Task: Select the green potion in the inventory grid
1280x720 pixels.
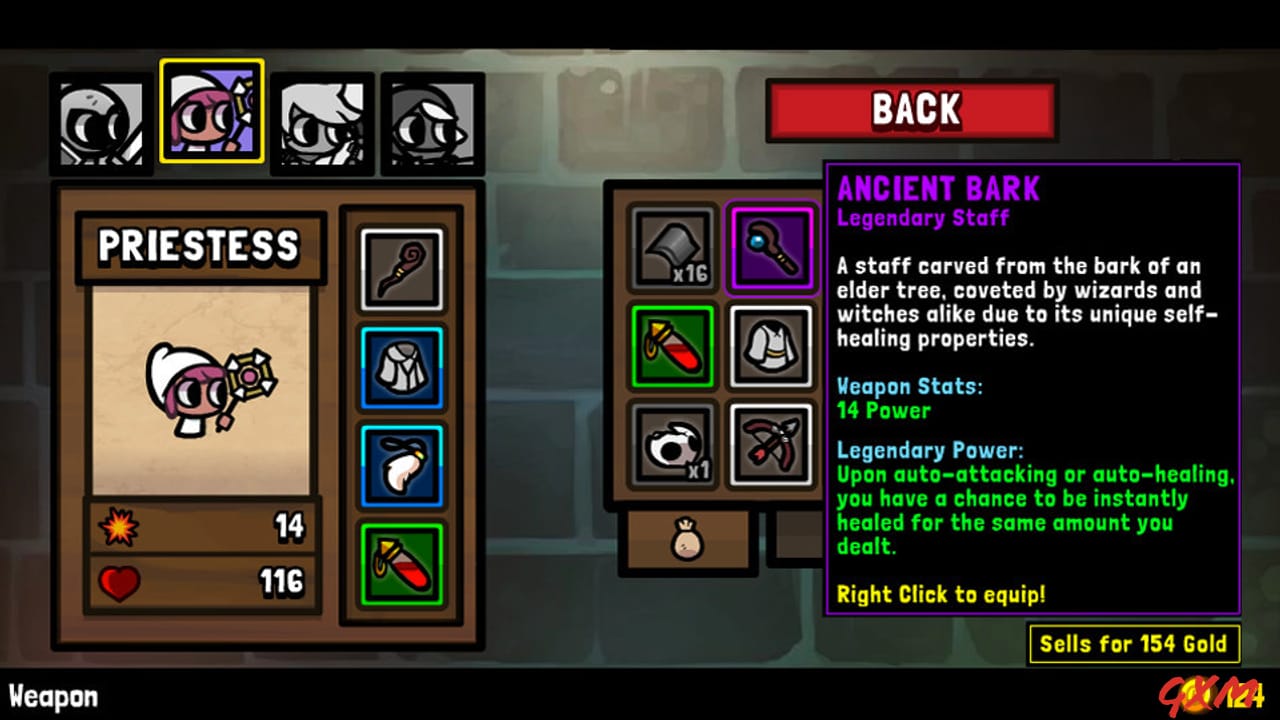Action: [671, 347]
